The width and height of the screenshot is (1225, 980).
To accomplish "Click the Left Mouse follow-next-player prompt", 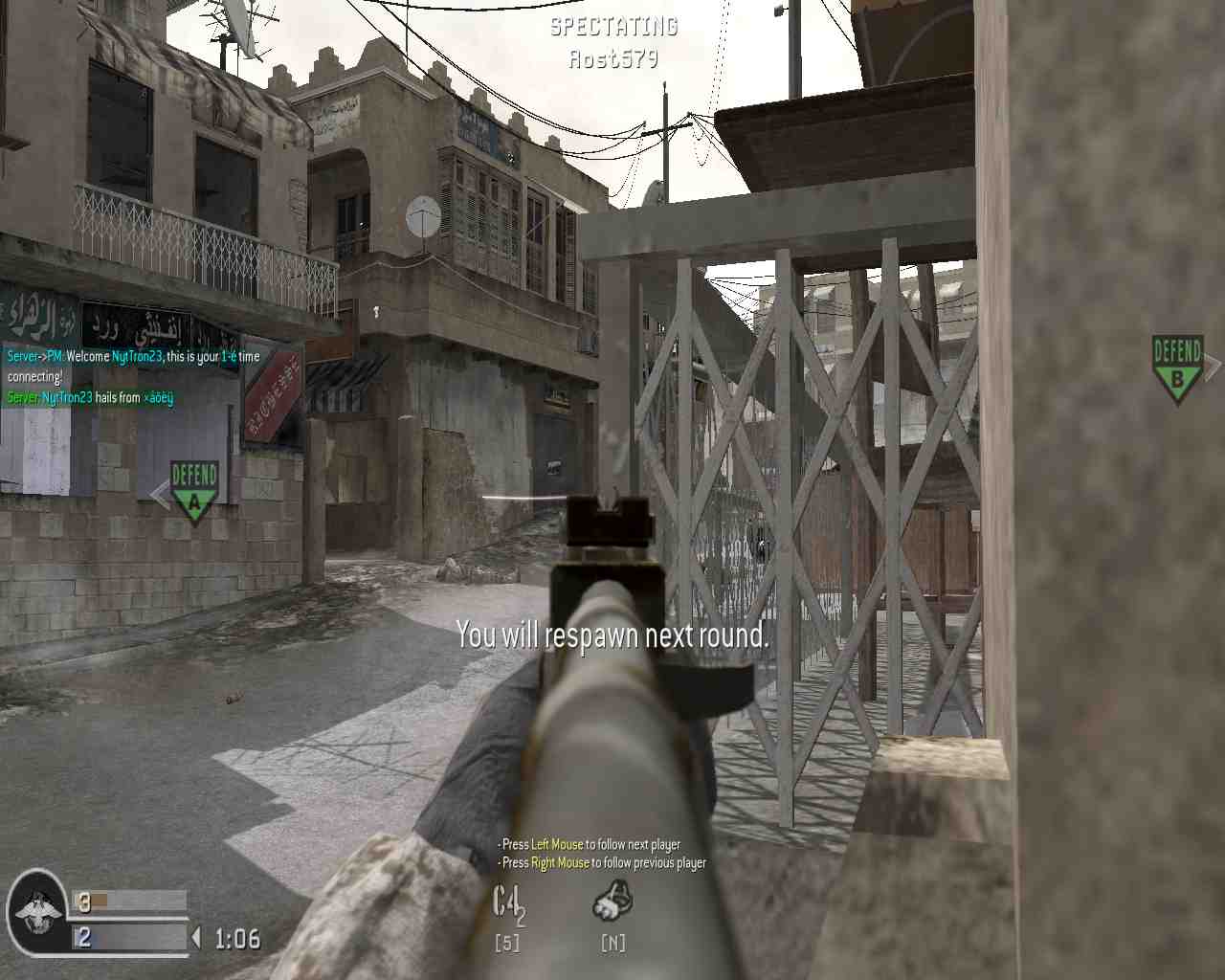I will pos(589,845).
